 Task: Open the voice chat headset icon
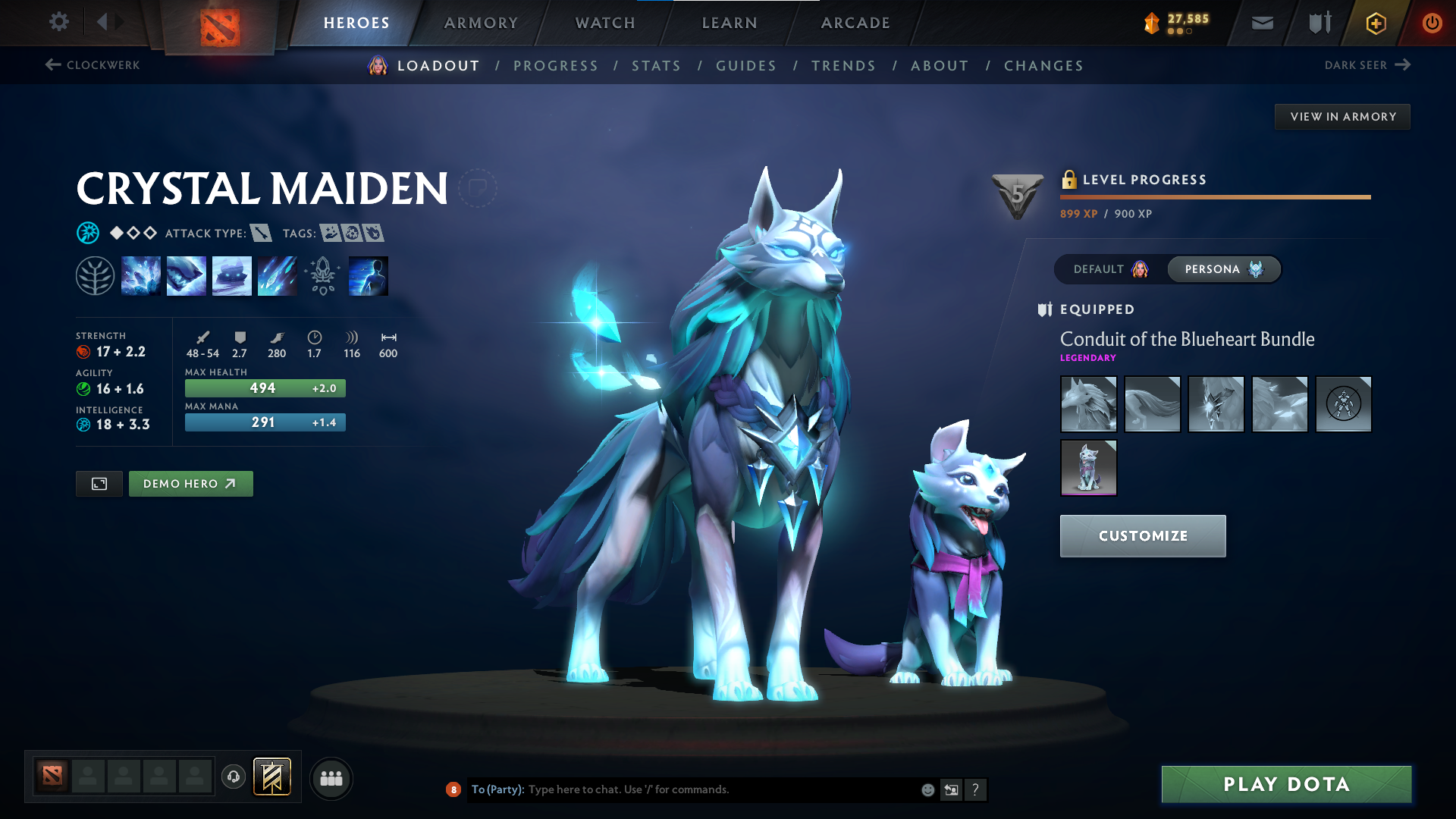coord(233,777)
